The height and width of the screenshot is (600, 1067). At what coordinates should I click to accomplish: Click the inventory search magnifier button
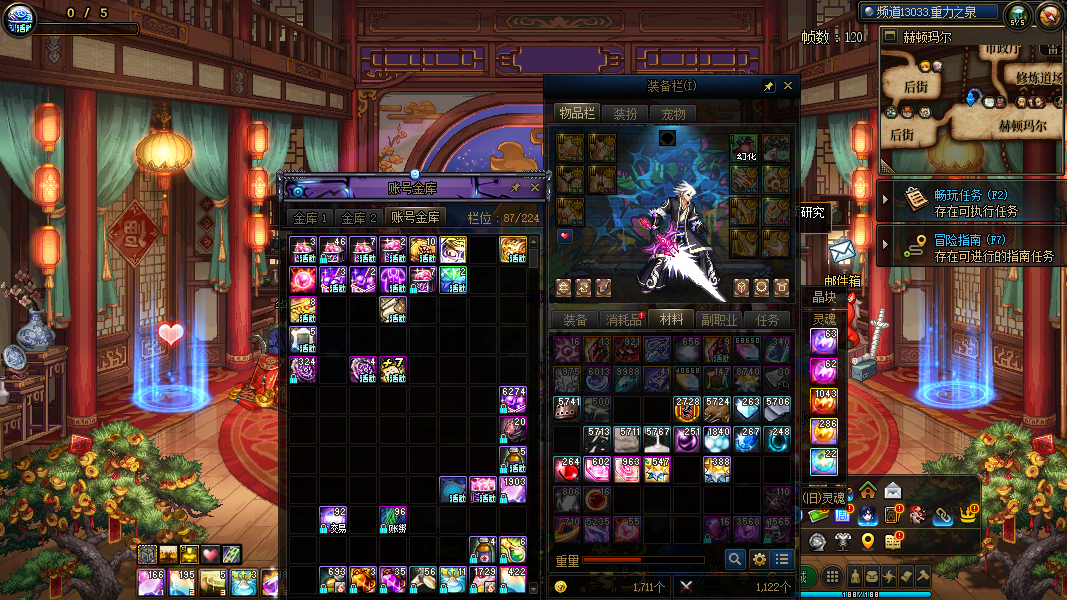(735, 560)
